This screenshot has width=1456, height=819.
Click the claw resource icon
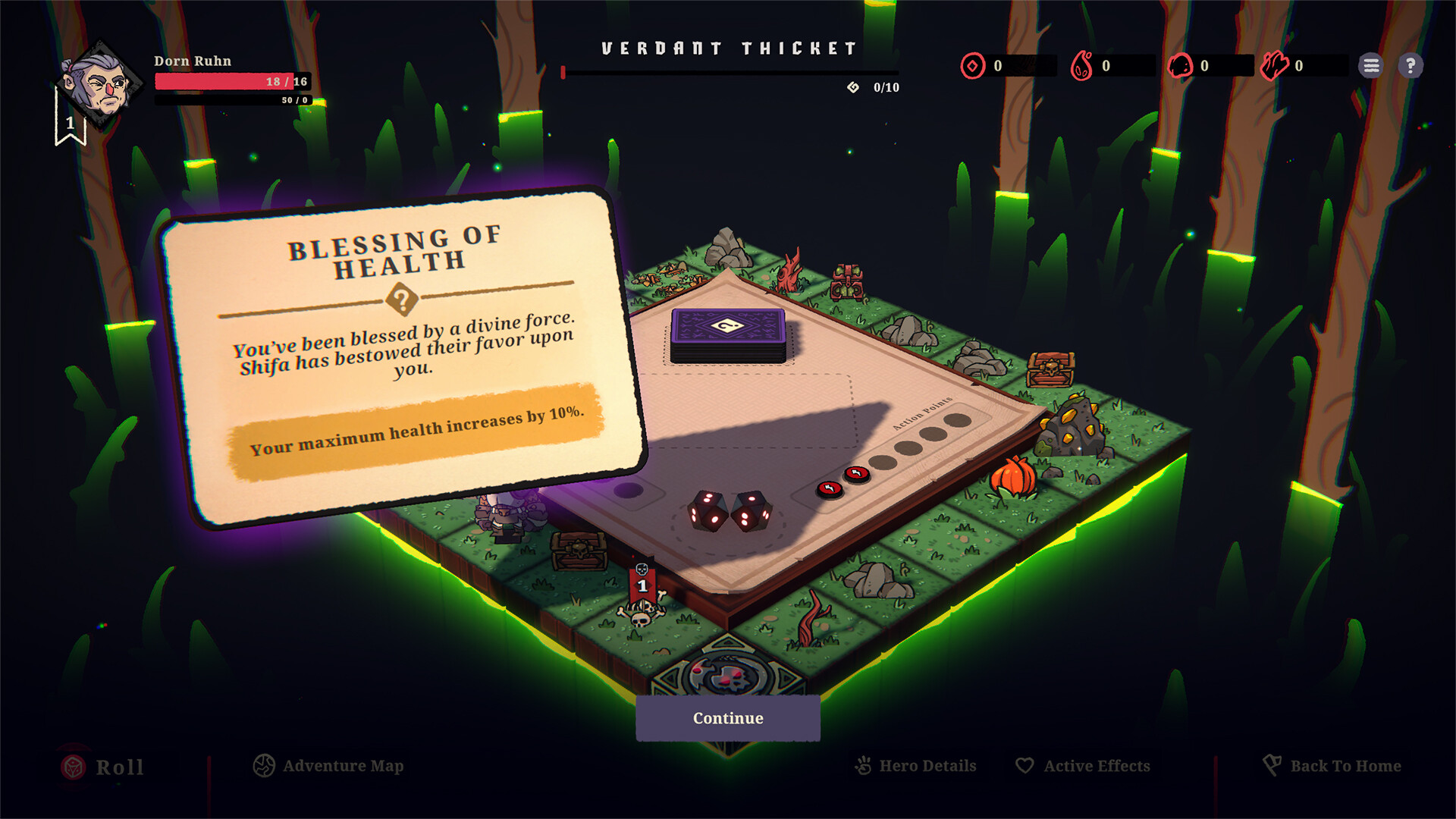click(x=1275, y=65)
